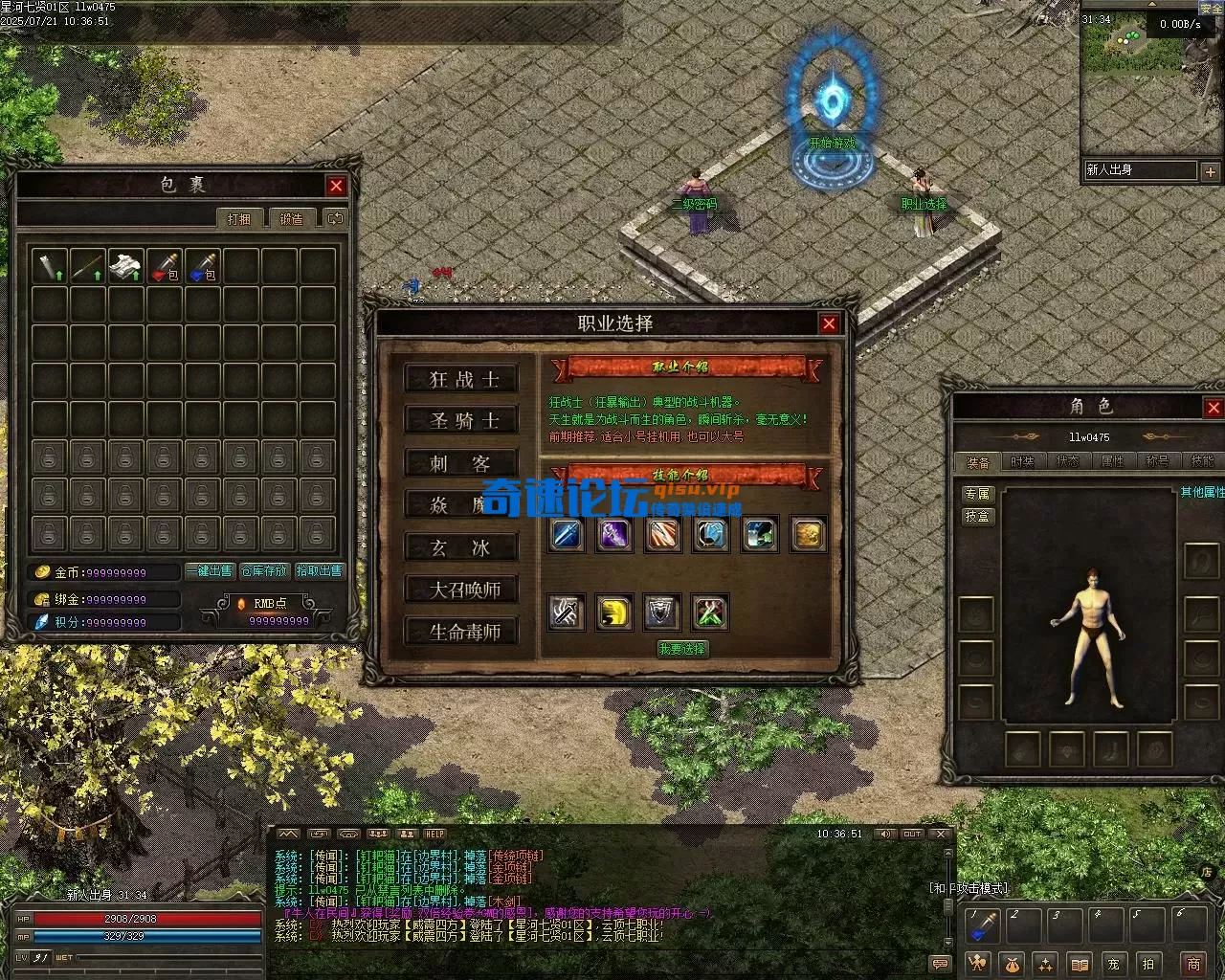This screenshot has width=1225, height=980.
Task: Select the 生命毒师 class
Action: pos(461,632)
